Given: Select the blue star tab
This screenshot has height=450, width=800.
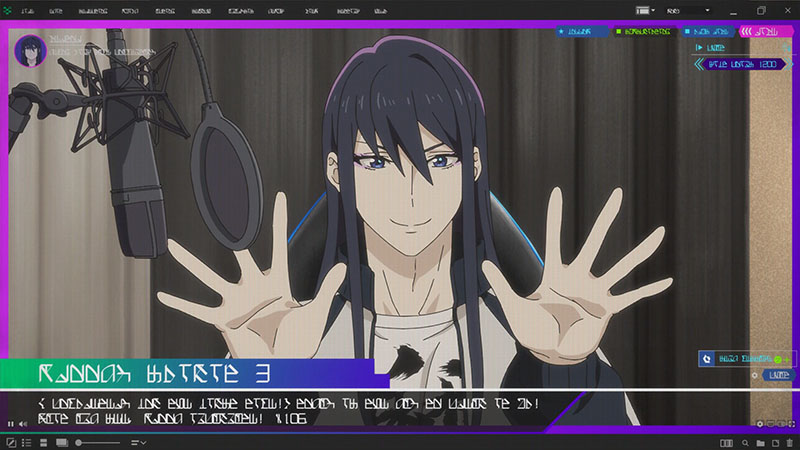Looking at the screenshot, I should pyautogui.click(x=578, y=32).
